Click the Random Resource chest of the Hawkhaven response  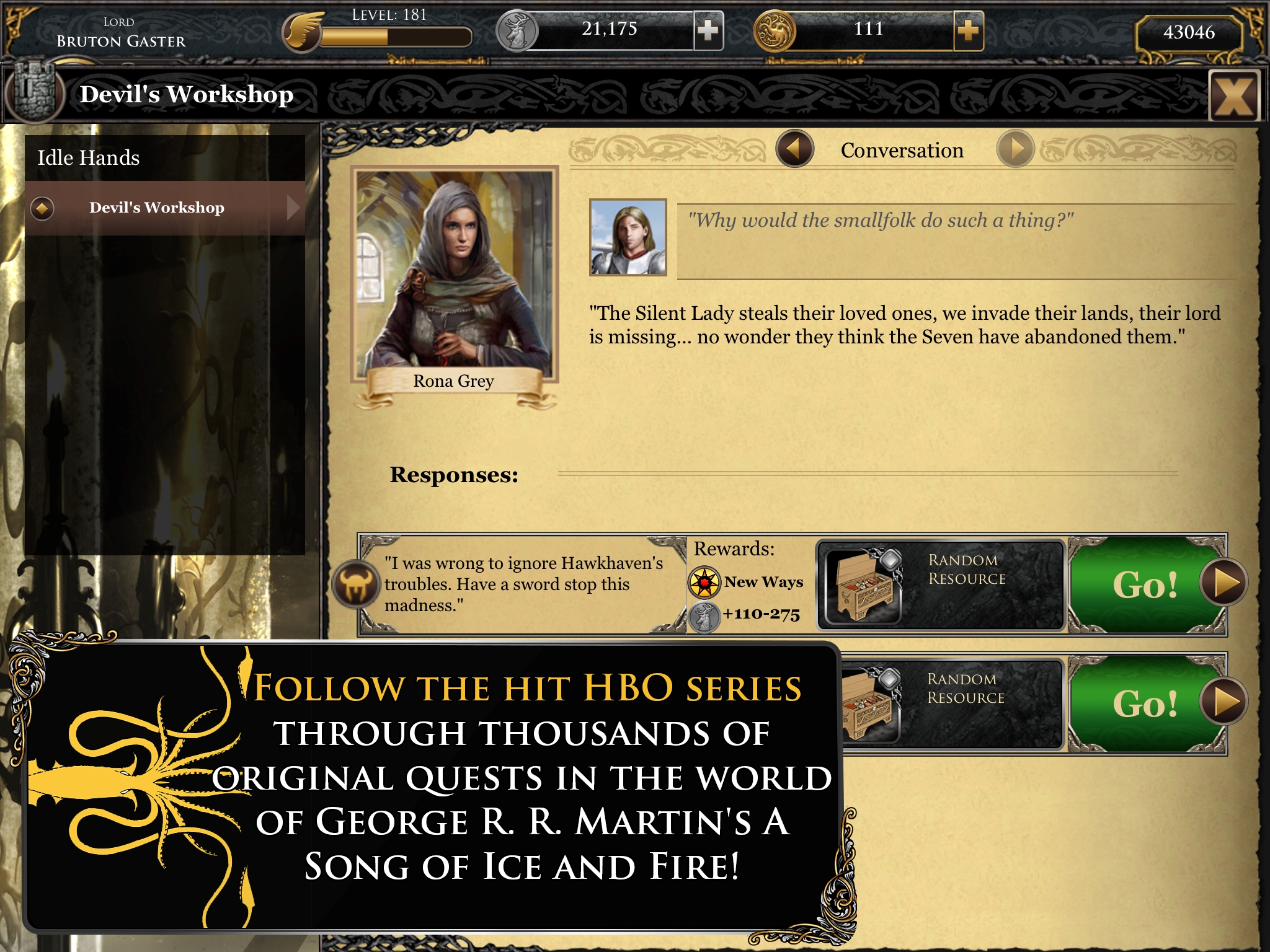click(864, 585)
